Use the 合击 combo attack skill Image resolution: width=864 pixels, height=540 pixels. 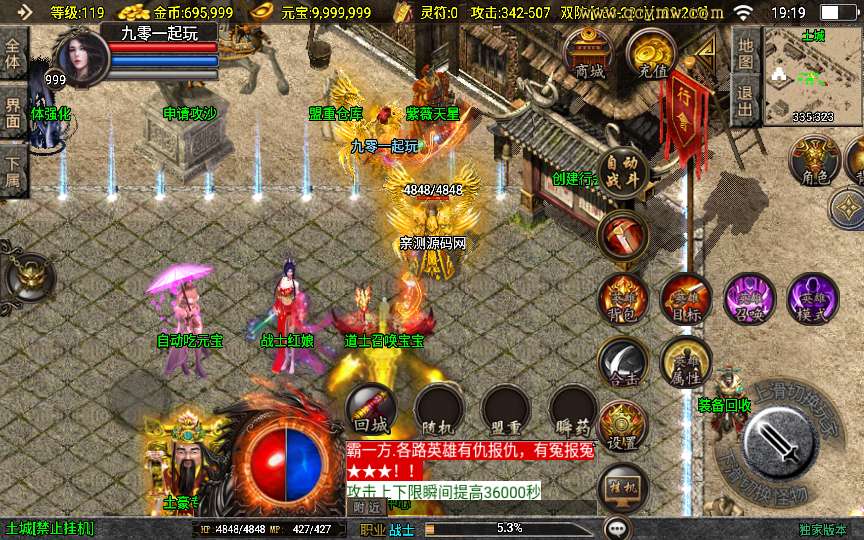622,362
